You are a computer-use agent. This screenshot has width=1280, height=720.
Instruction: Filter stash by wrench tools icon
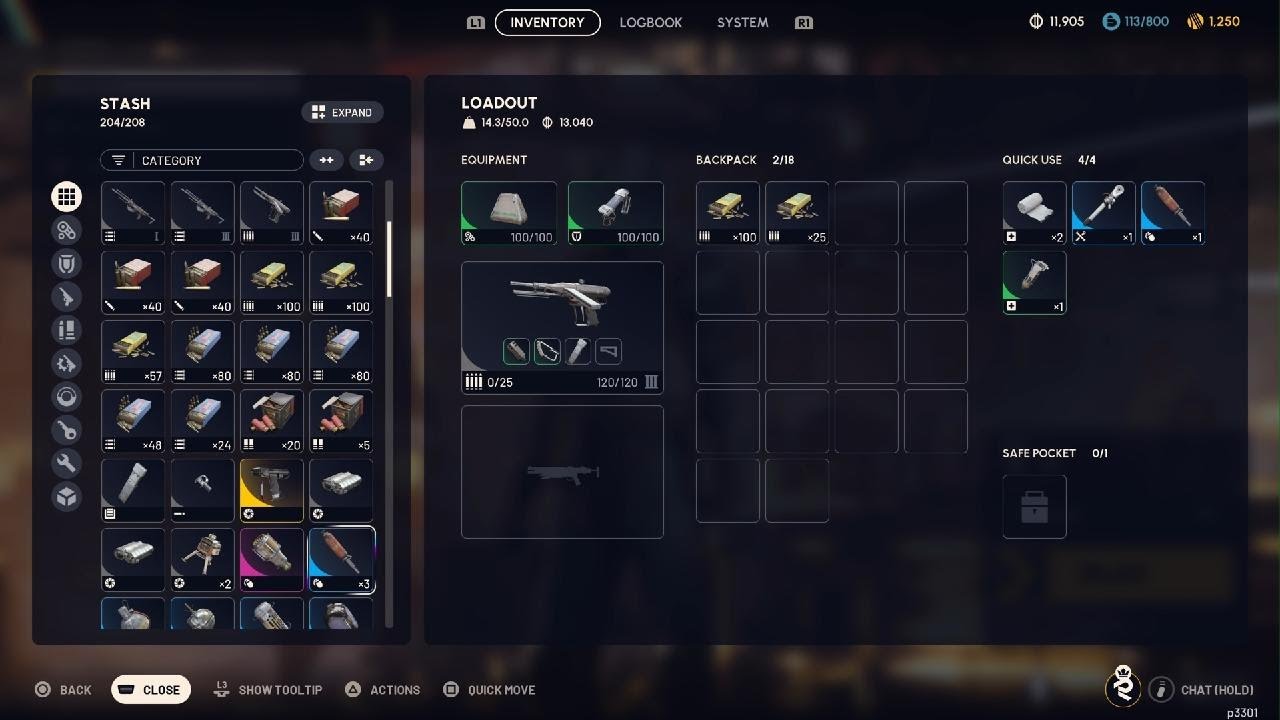67,463
